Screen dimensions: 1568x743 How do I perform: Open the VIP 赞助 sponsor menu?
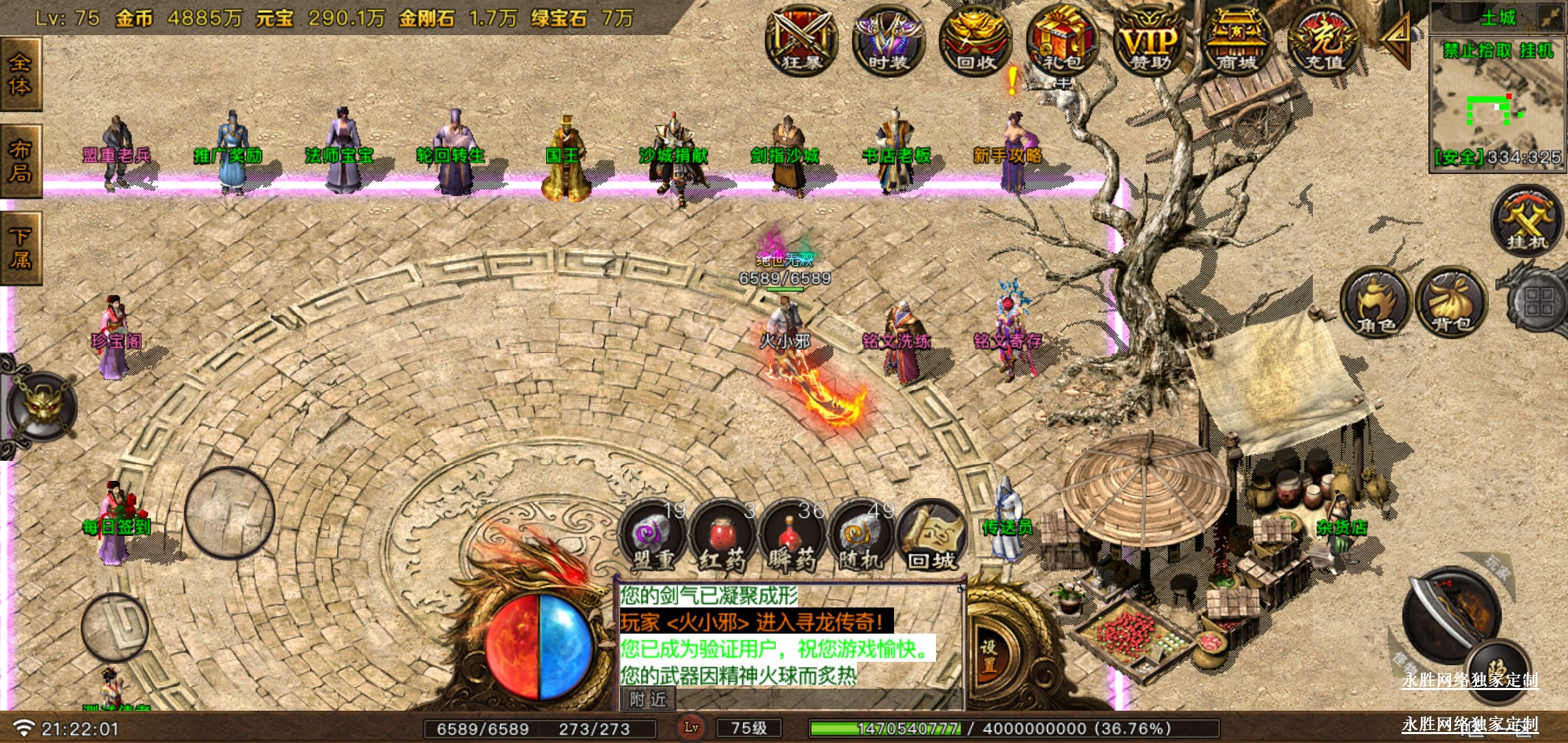coord(1150,41)
